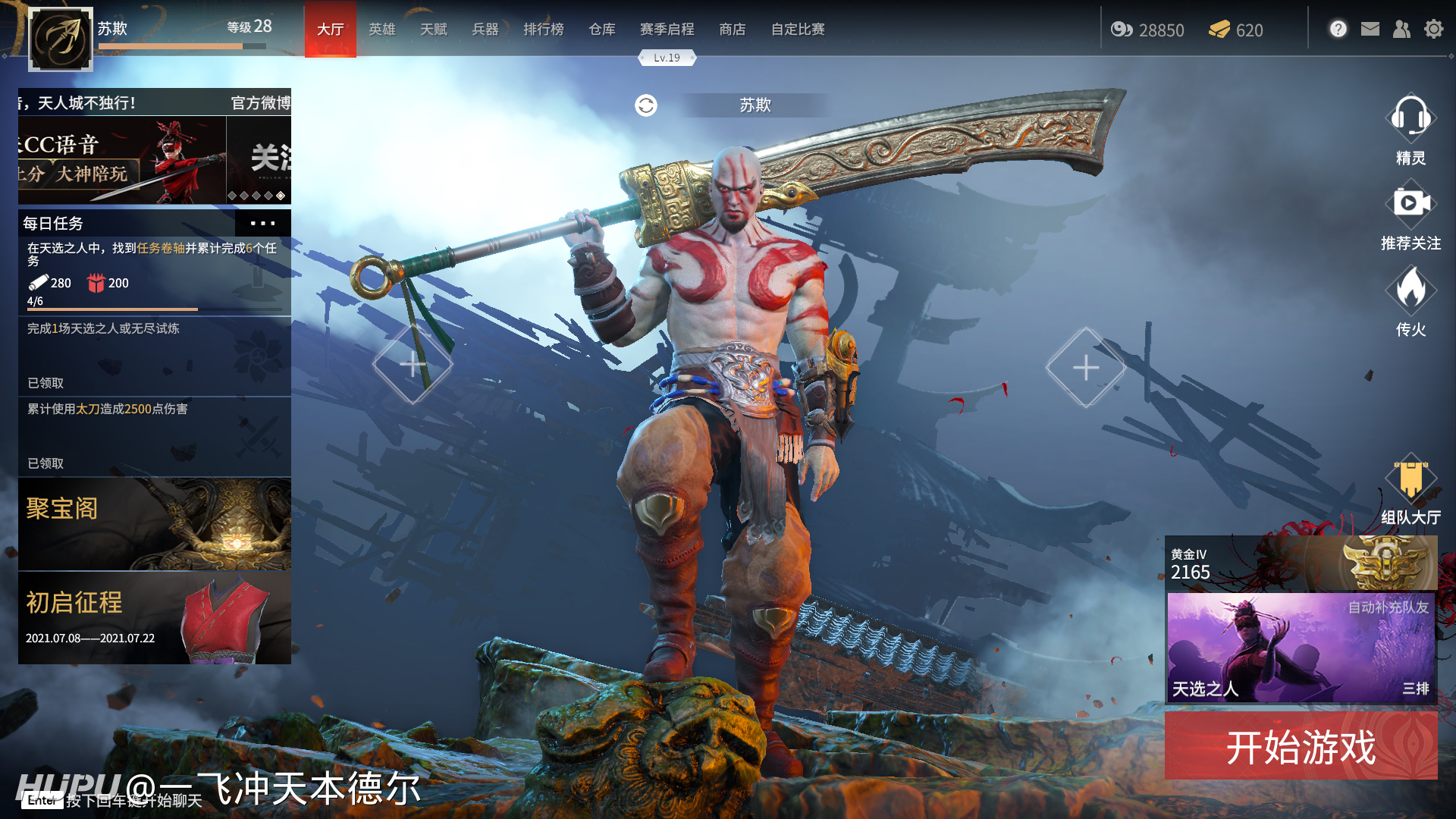Show the 赛季启程 season tab

pyautogui.click(x=667, y=30)
